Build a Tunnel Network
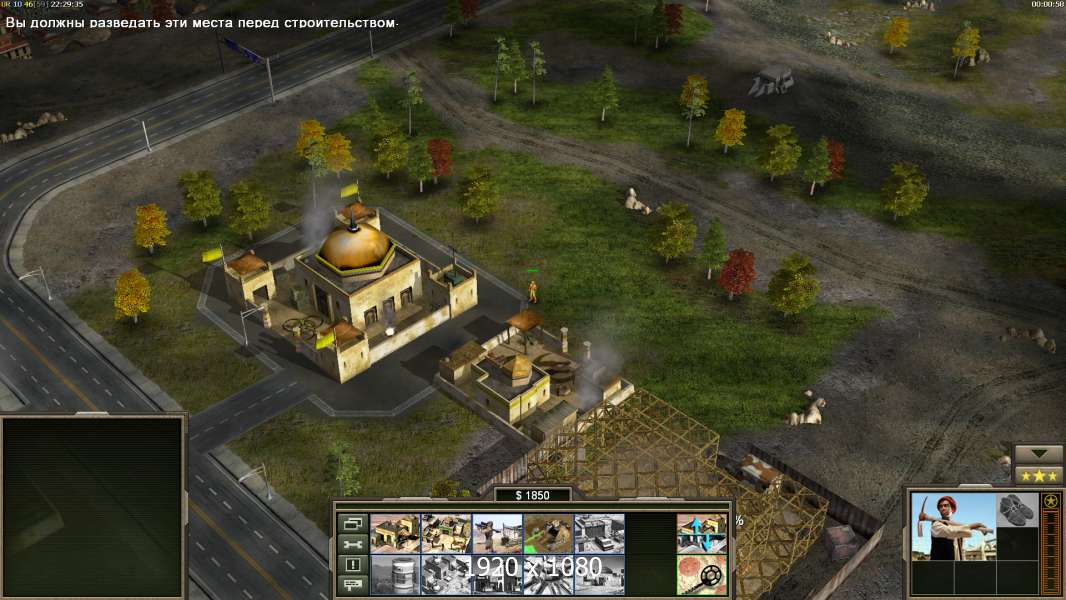Viewport: 1066px width, 600px height. [x=548, y=533]
